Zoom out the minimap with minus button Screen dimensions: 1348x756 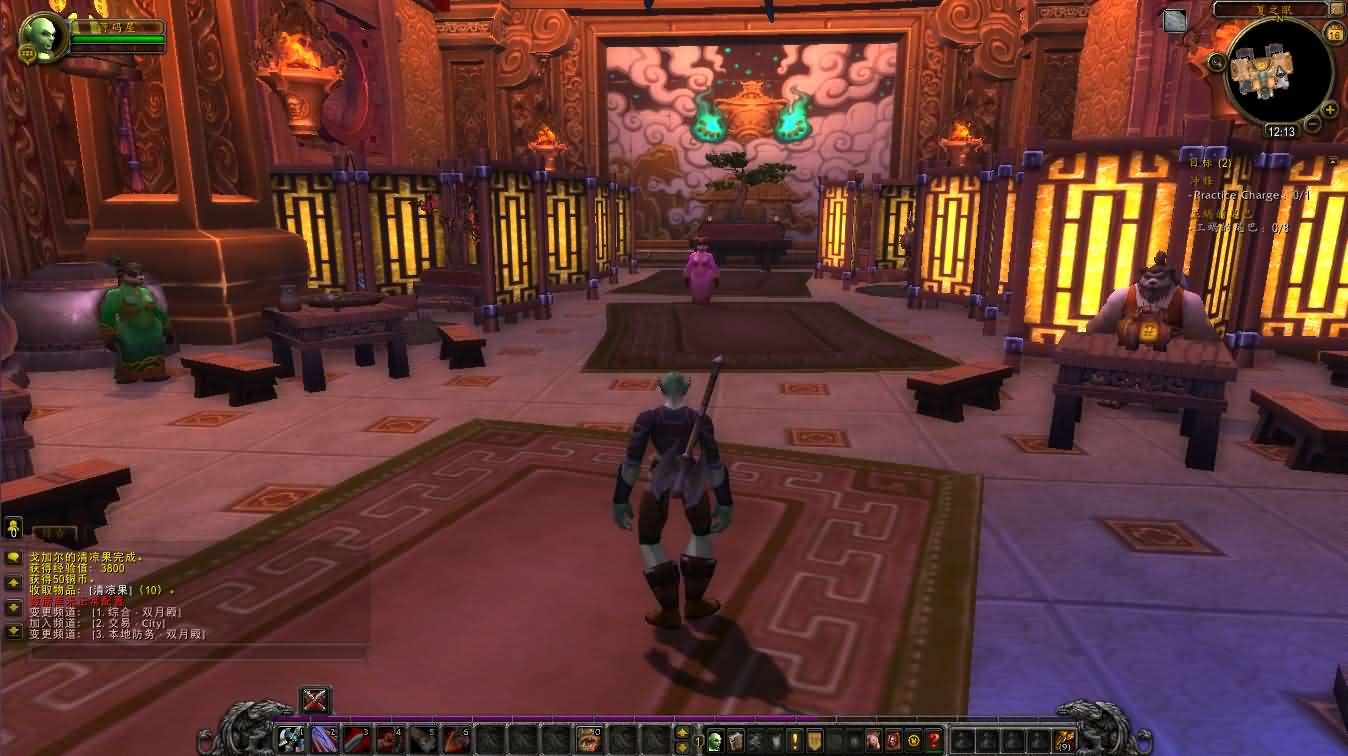1313,125
